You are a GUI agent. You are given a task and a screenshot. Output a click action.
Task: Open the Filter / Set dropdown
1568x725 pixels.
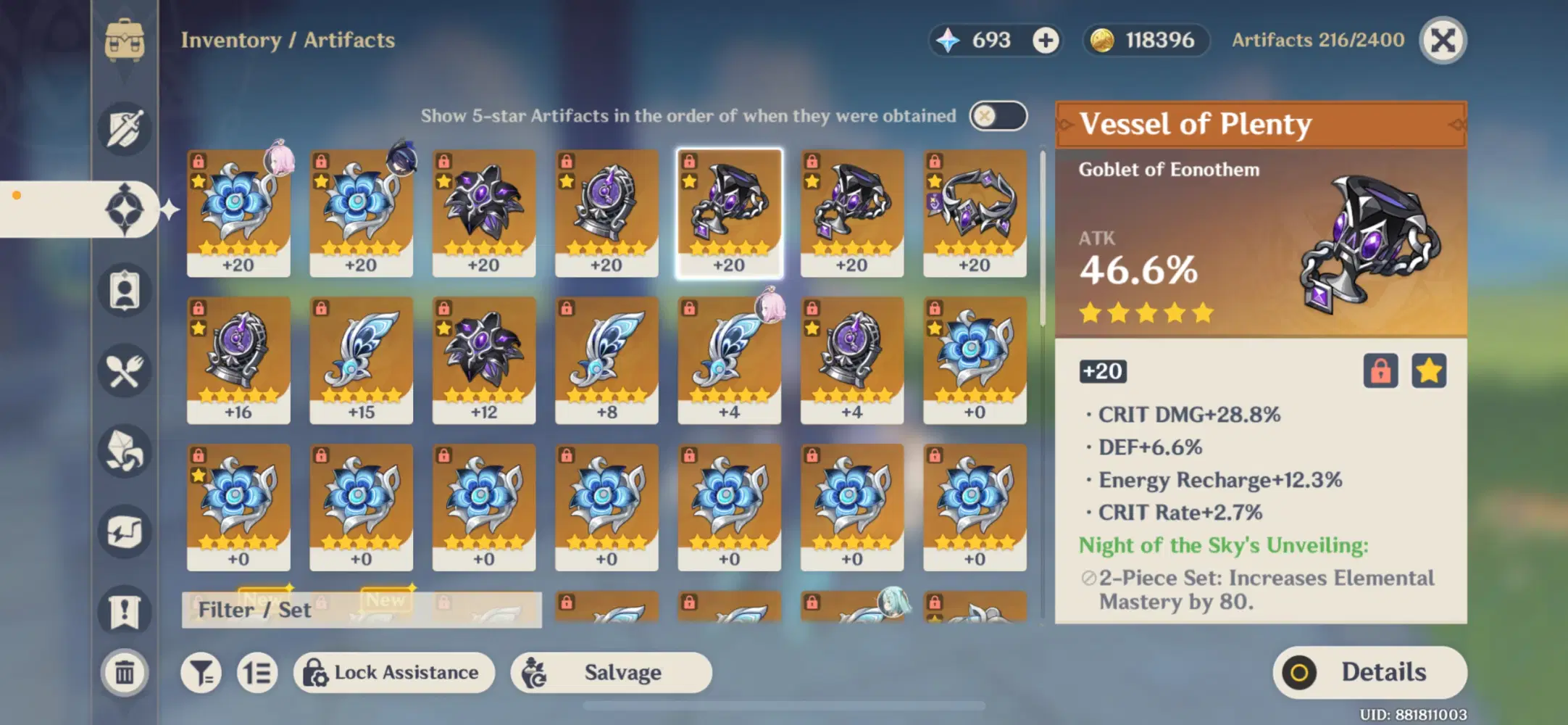(255, 610)
